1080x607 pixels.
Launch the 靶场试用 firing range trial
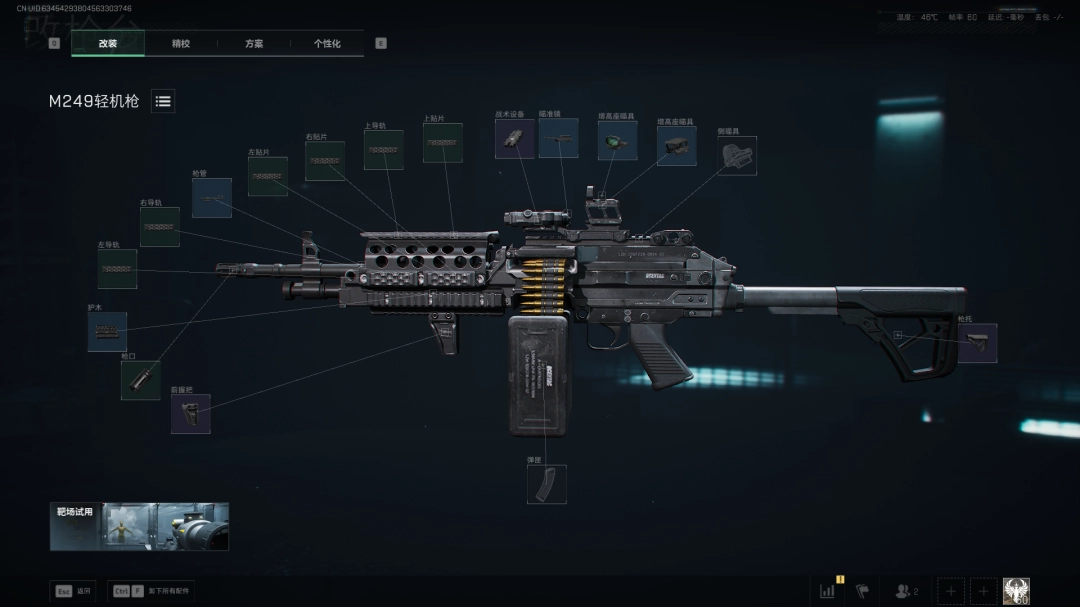click(139, 526)
